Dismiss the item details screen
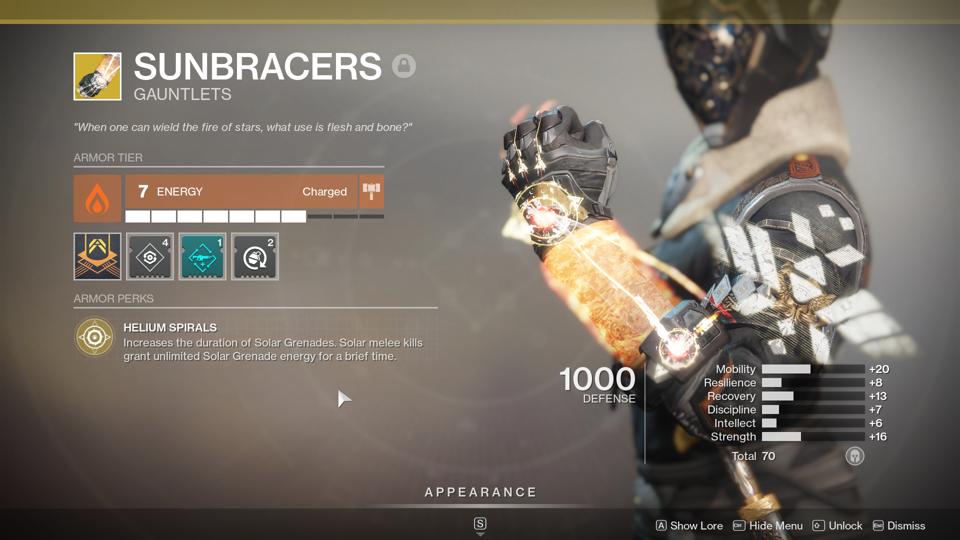960x540 pixels. 898,526
